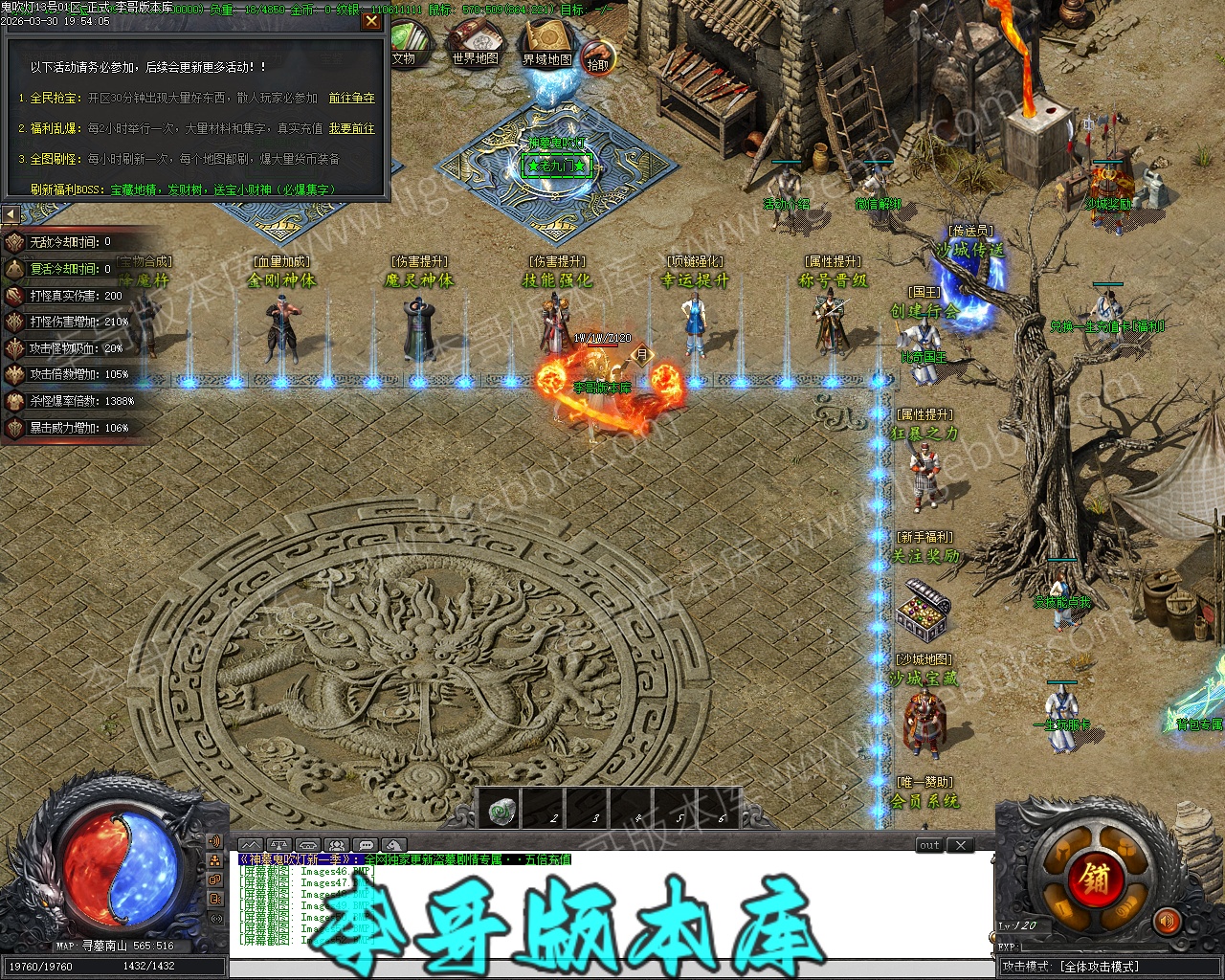Click the 我要前往 link
The height and width of the screenshot is (980, 1225).
pyautogui.click(x=351, y=128)
